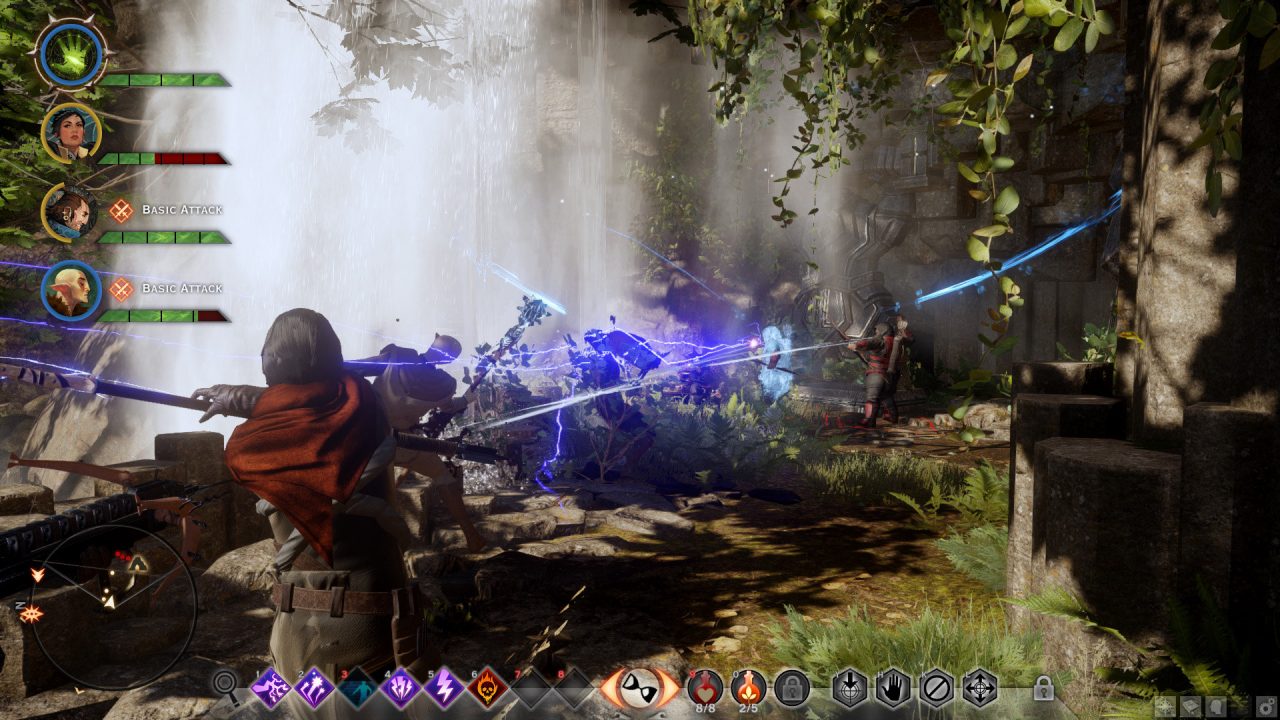This screenshot has height=720, width=1280.
Task: Toggle tactical camera with the hourglass eye icon
Action: 639,688
